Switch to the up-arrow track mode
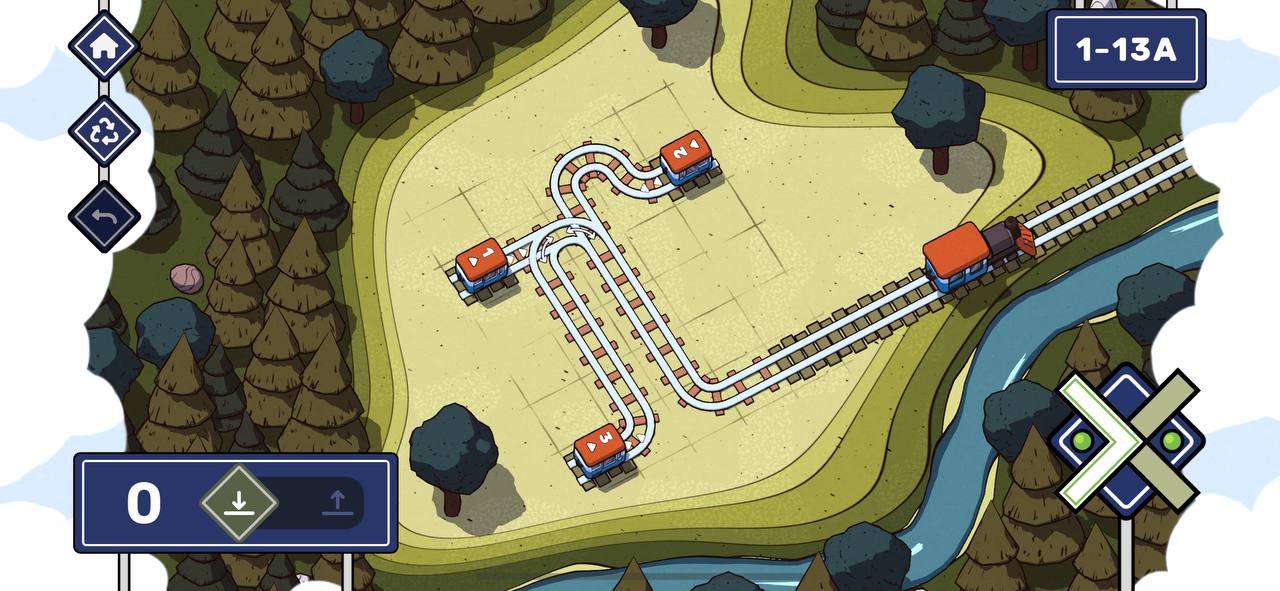 click(338, 502)
